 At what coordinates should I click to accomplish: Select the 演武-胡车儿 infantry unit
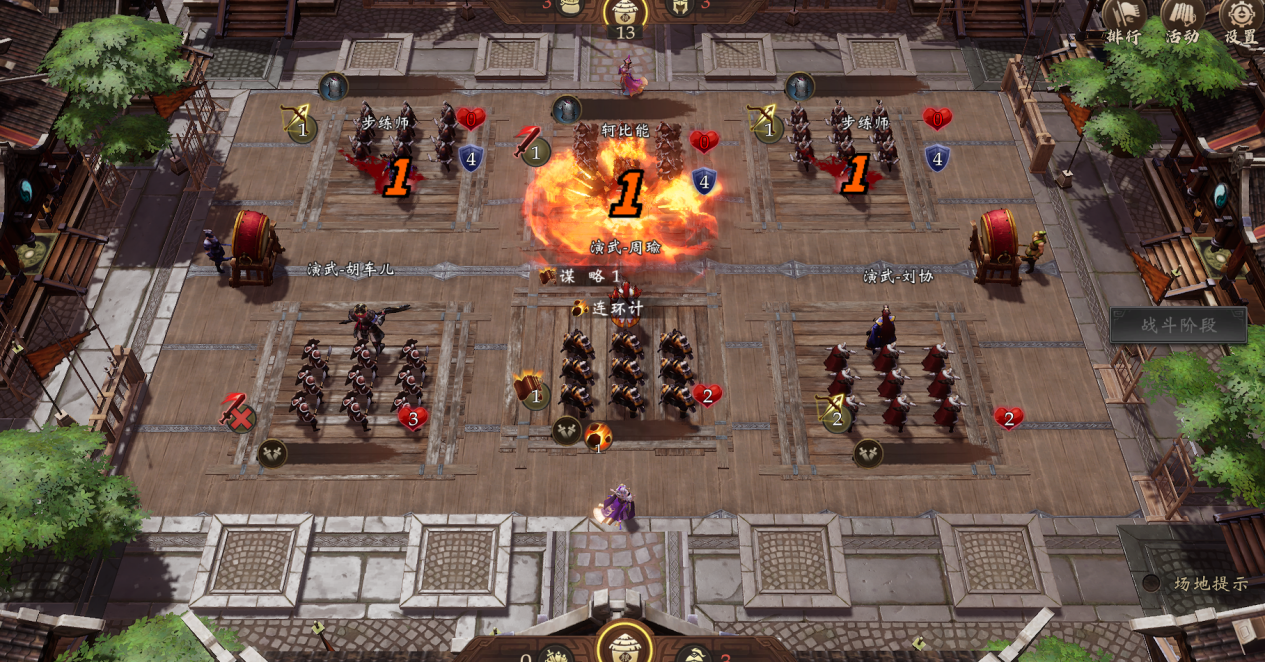360,380
